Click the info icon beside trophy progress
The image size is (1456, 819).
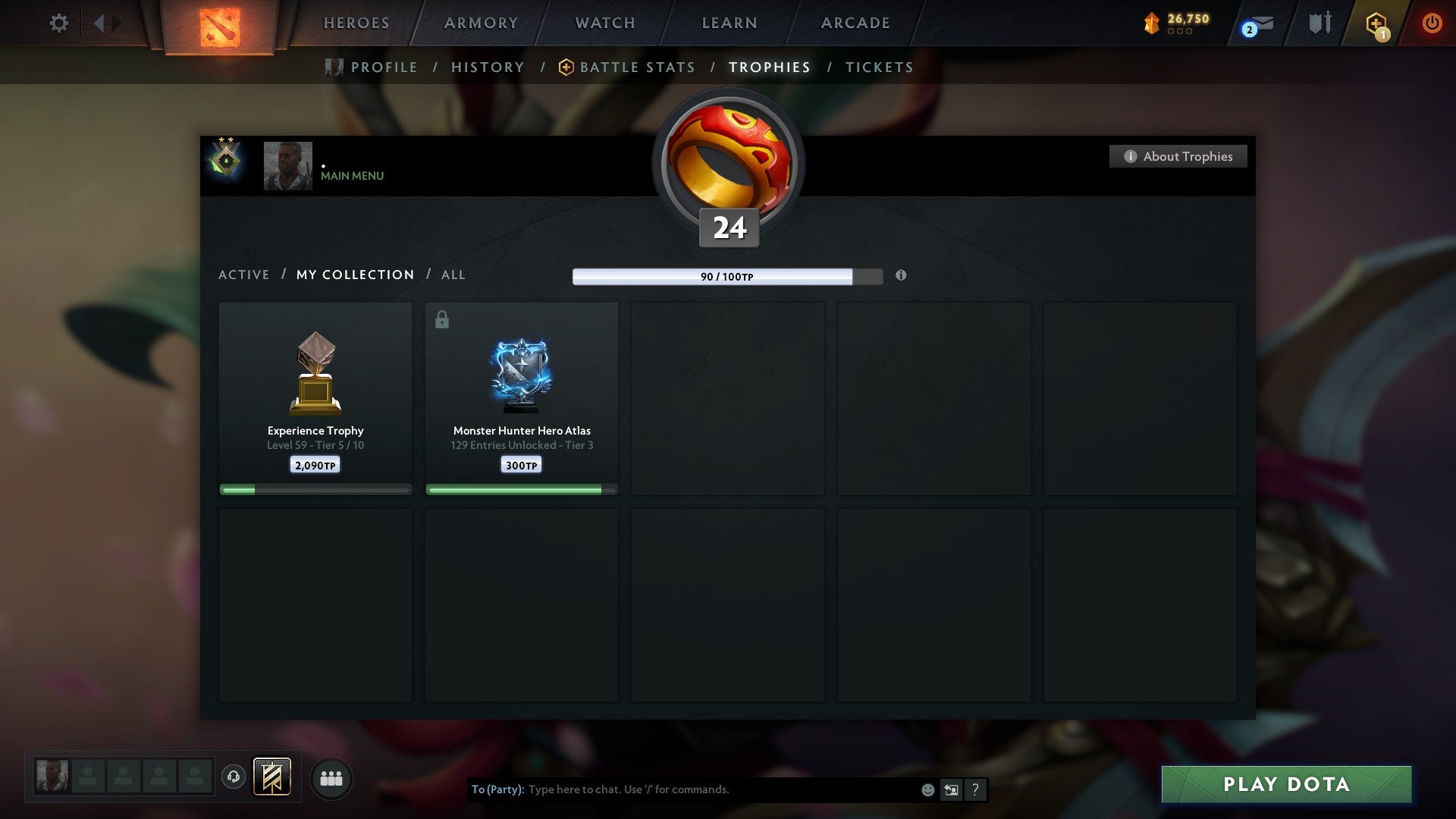[902, 276]
